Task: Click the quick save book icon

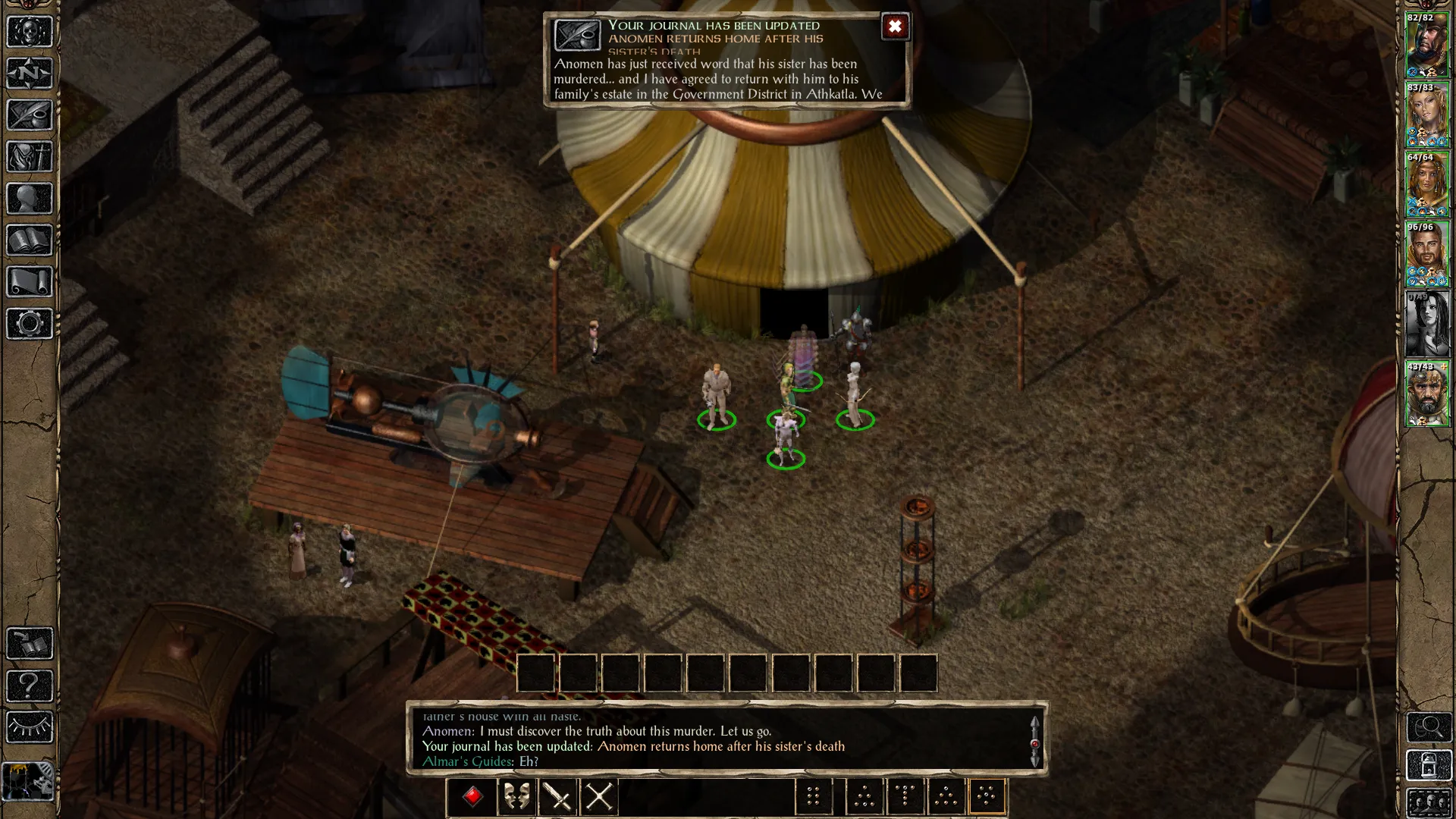Action: coord(30,644)
